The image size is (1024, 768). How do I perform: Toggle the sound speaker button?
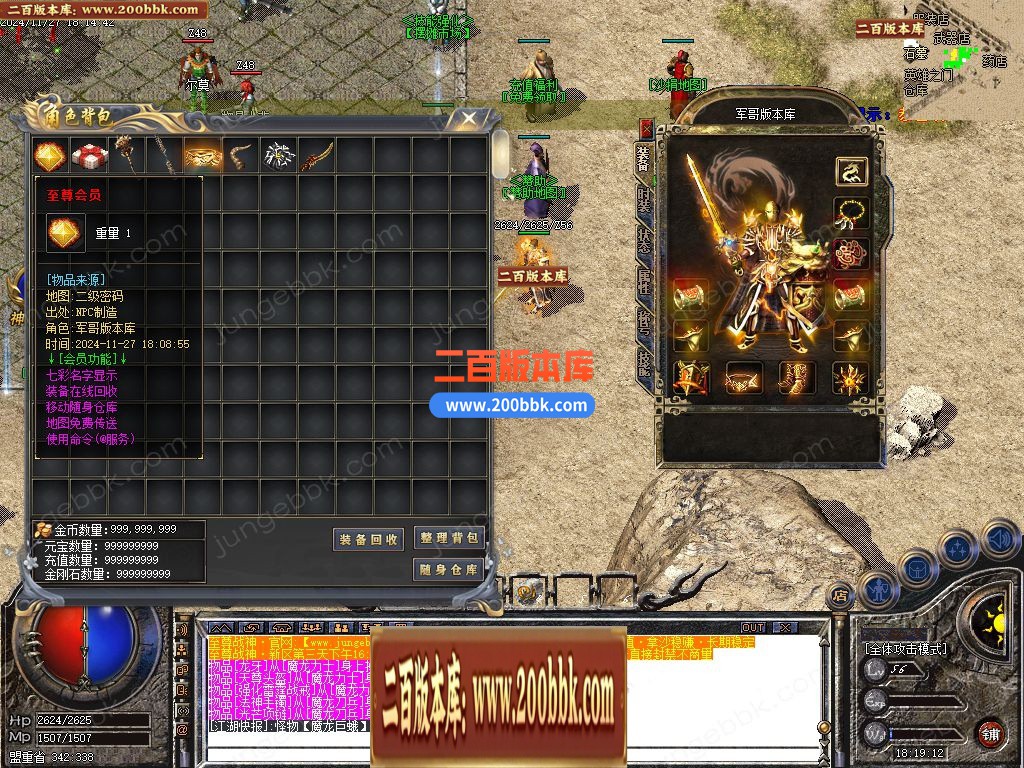(x=999, y=538)
